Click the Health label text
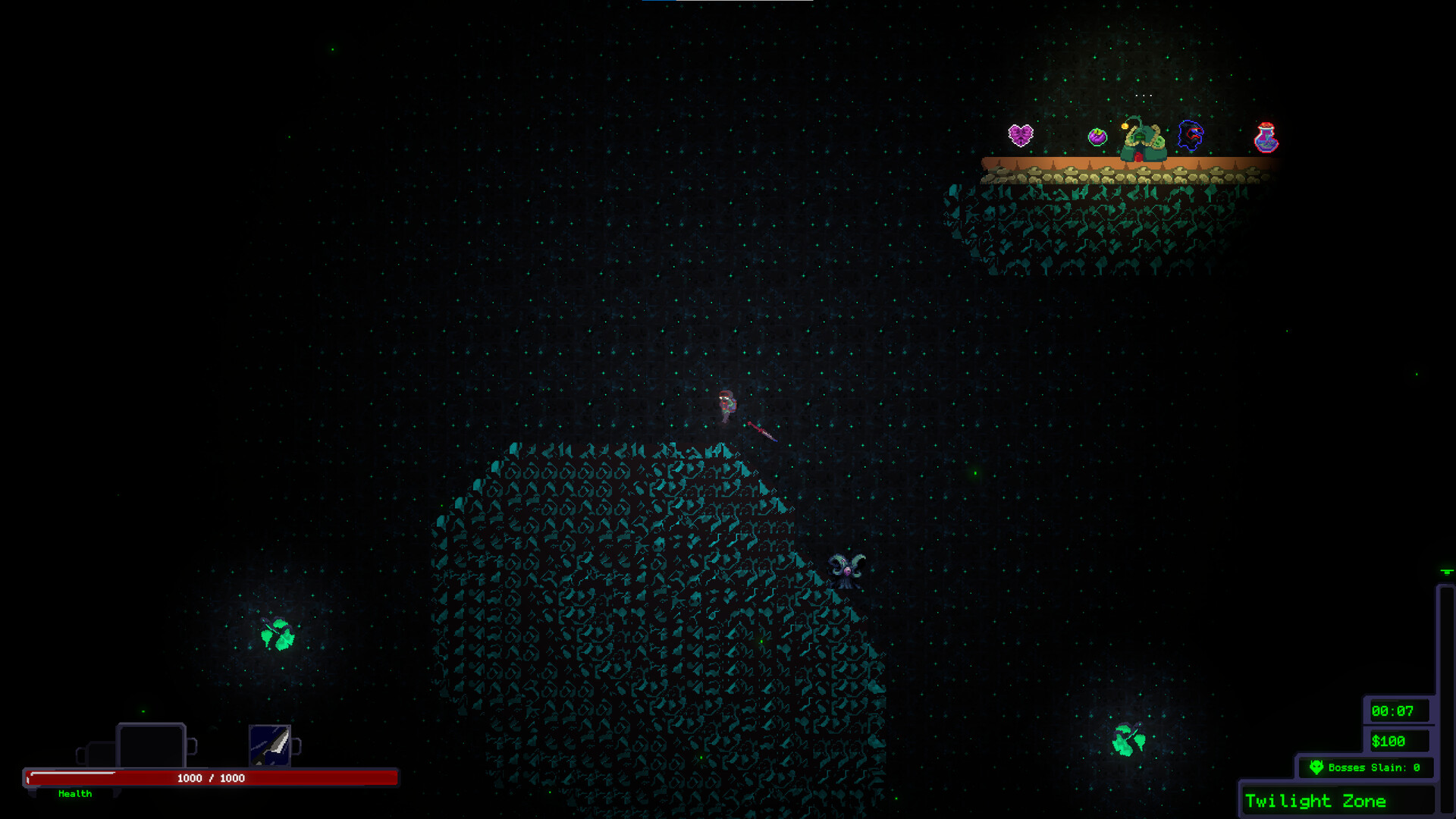Viewport: 1456px width, 819px height. pyautogui.click(x=74, y=794)
